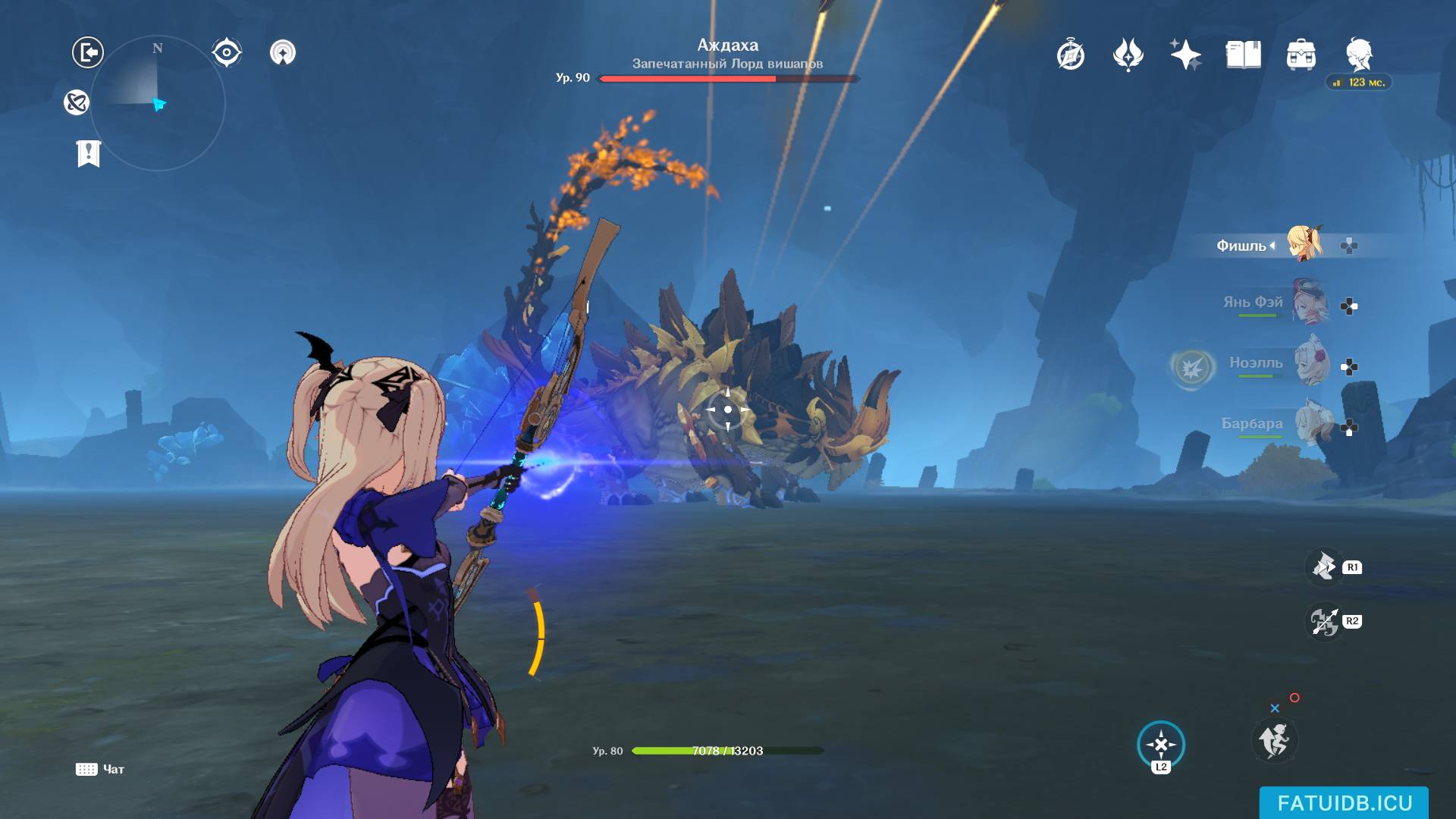The image size is (1456, 819).
Task: Open the minimap
Action: pos(158,103)
